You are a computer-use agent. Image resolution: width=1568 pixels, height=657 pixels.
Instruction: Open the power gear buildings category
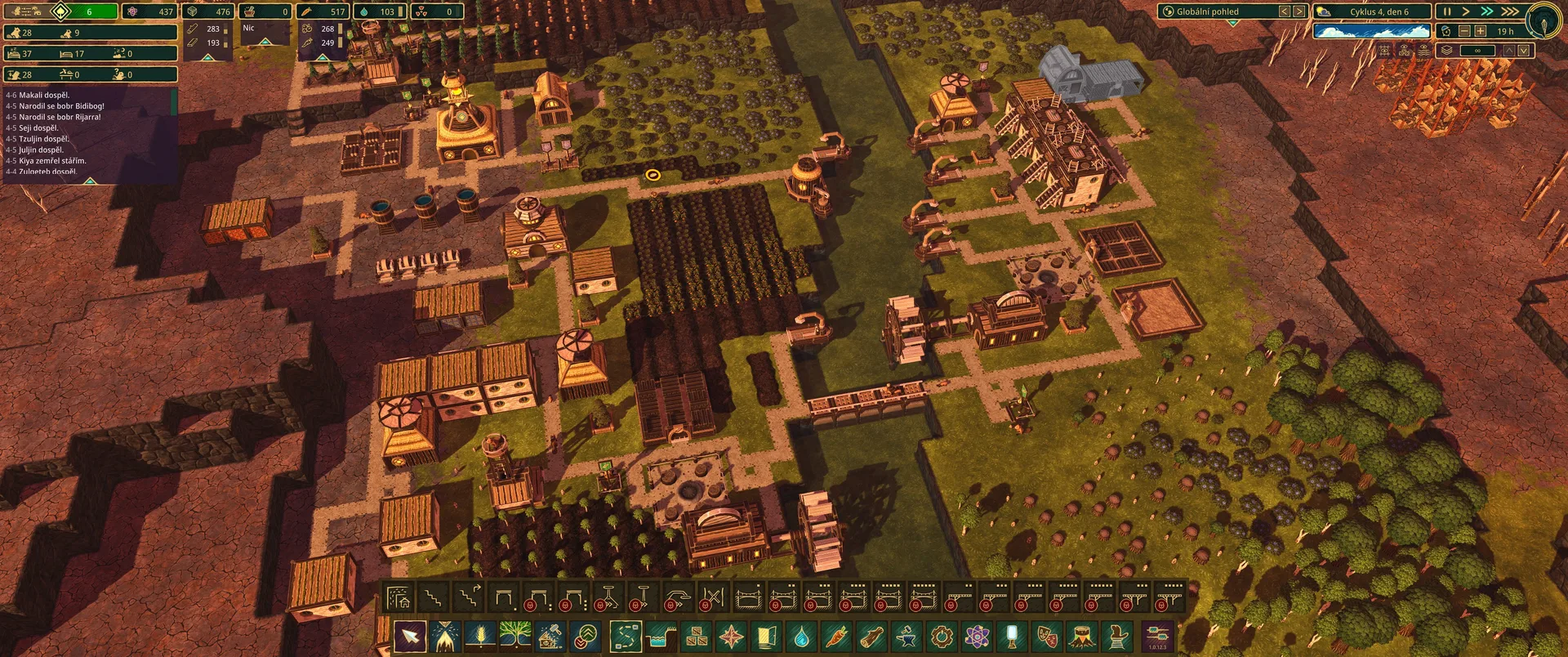[942, 636]
